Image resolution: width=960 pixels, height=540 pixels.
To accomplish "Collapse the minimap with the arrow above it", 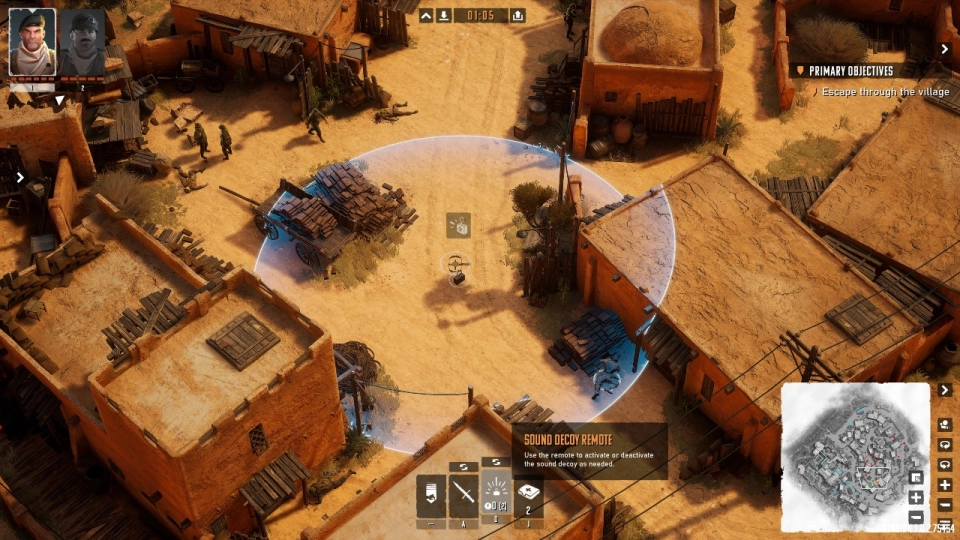I will 944,389.
